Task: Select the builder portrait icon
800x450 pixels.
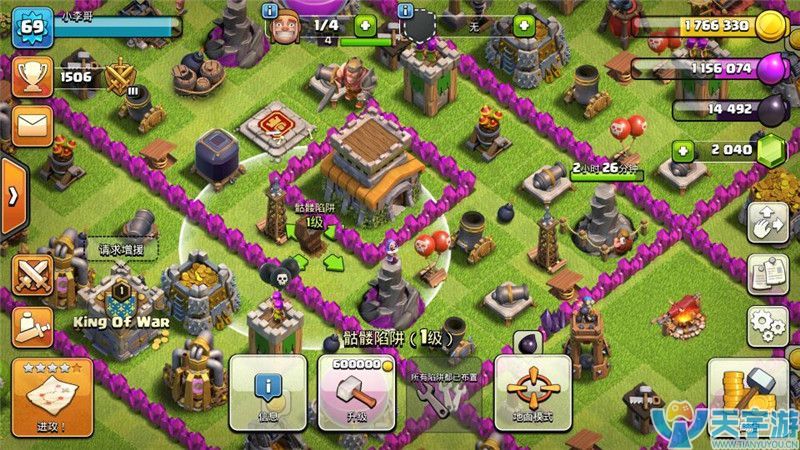Action: click(287, 28)
